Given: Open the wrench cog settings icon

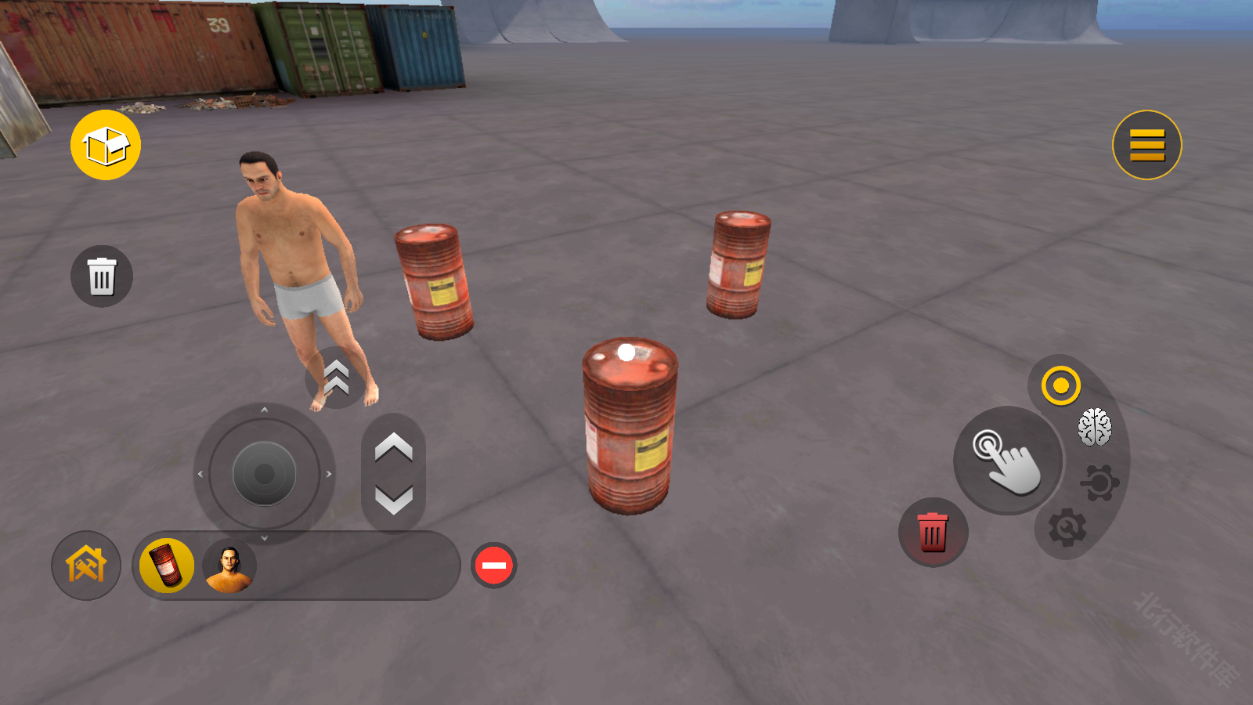Looking at the screenshot, I should tap(1067, 527).
